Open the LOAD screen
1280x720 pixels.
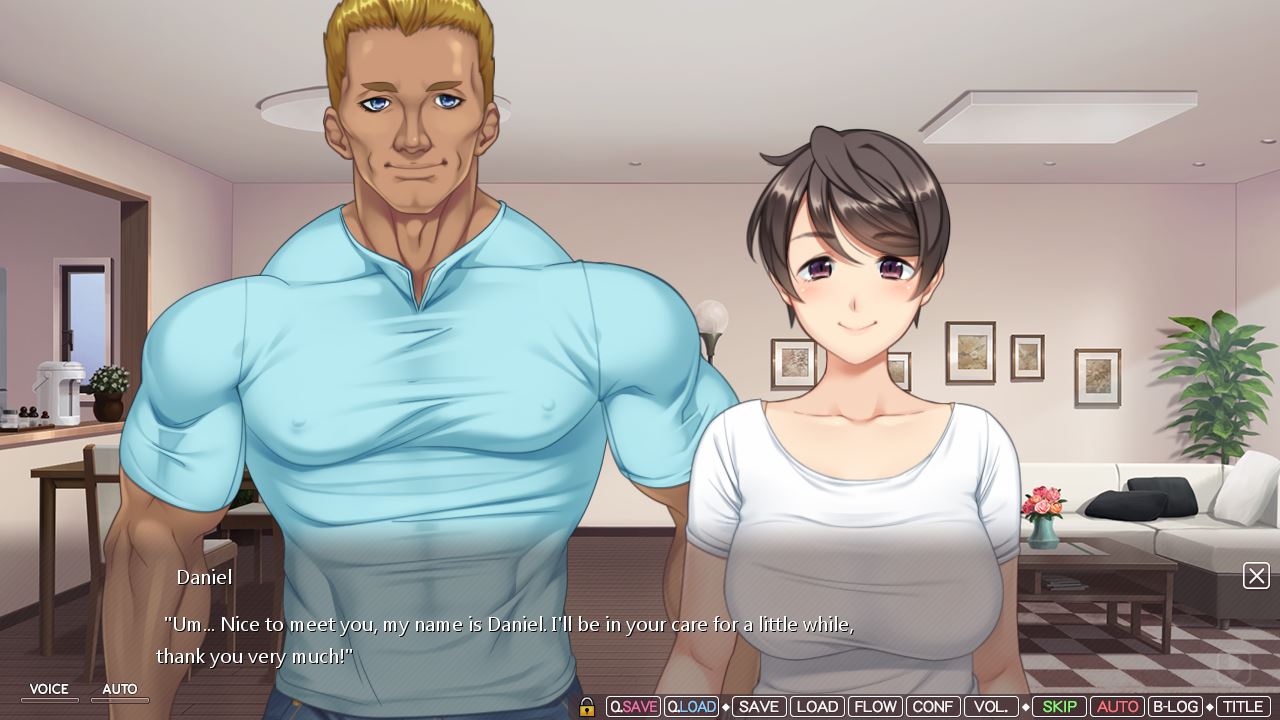click(817, 706)
